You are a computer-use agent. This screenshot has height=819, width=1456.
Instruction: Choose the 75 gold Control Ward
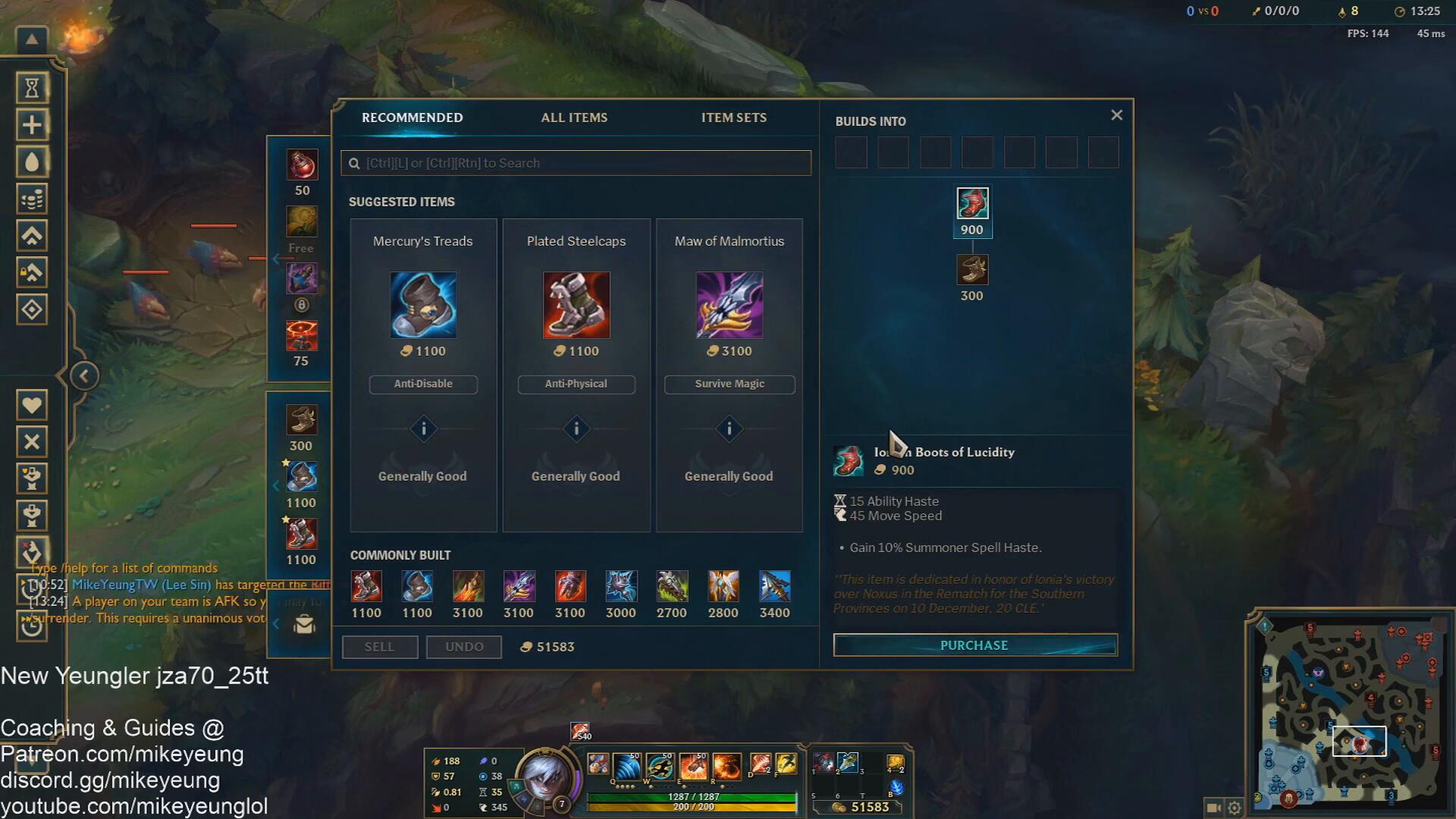click(302, 336)
